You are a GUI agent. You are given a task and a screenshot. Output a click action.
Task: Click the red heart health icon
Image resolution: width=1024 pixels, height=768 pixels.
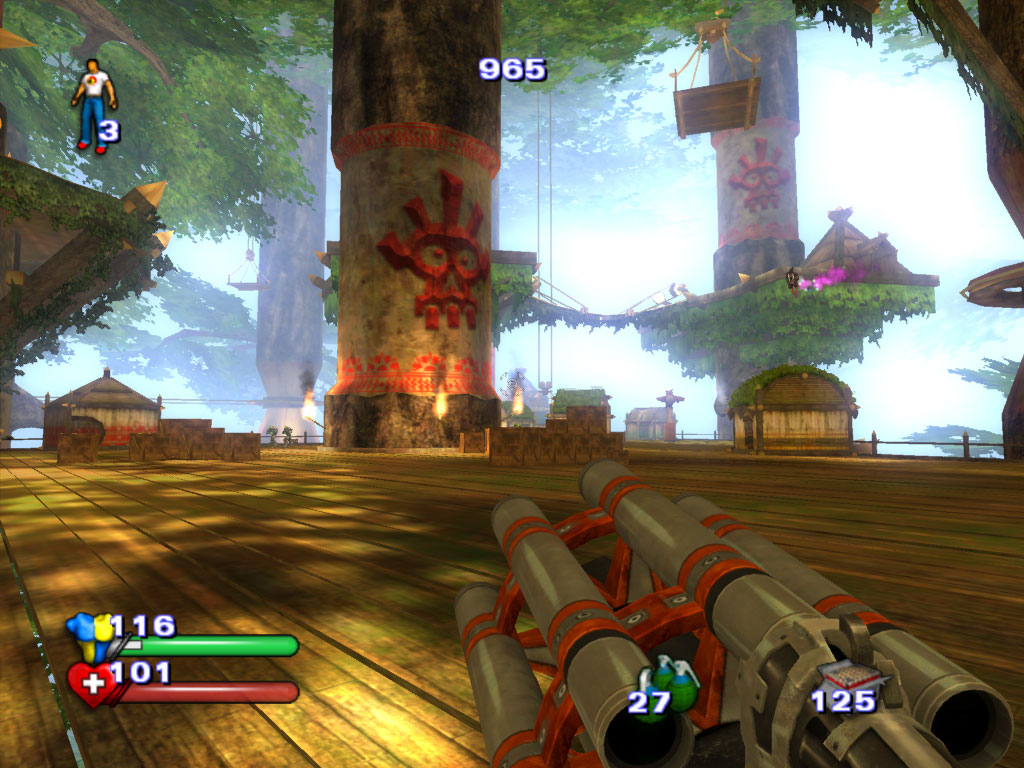pyautogui.click(x=90, y=686)
